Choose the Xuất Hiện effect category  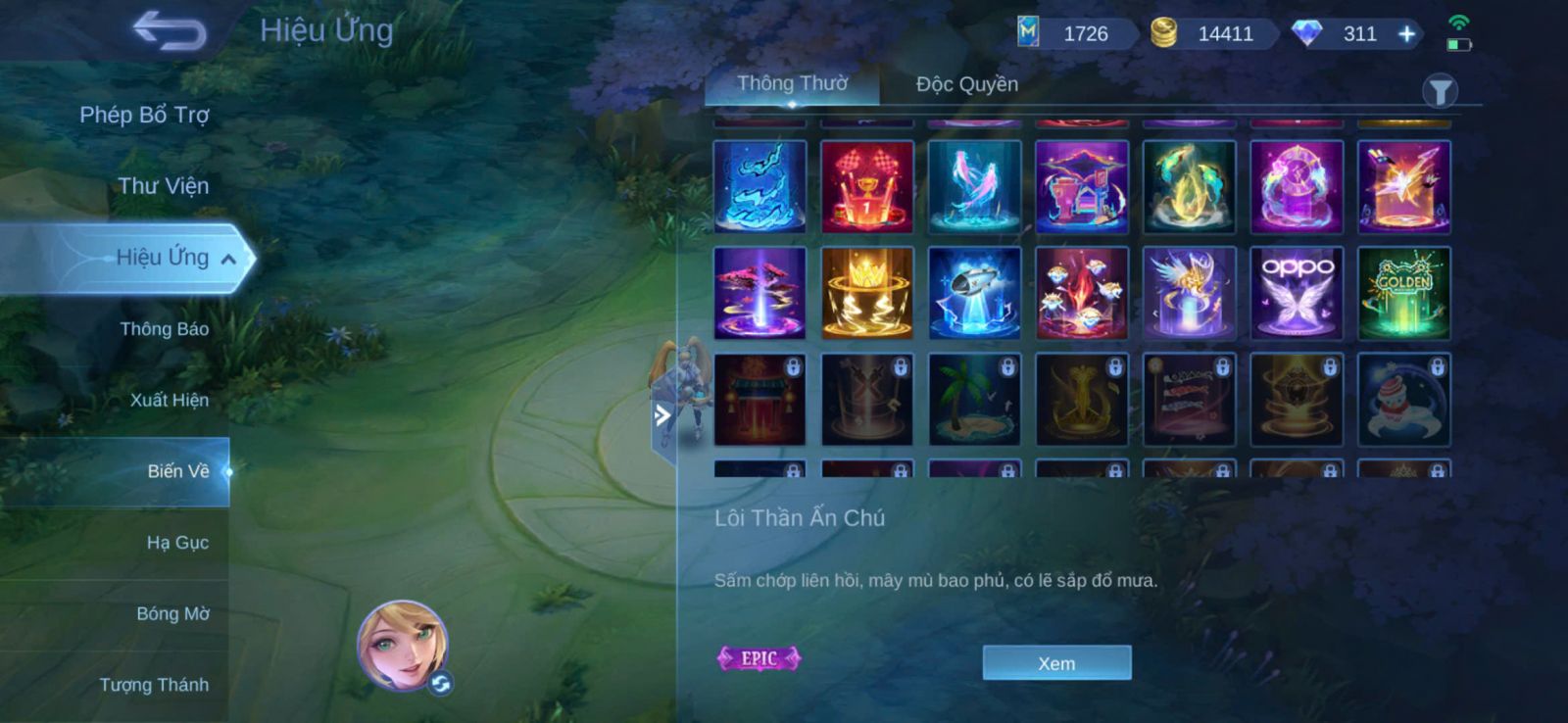169,400
